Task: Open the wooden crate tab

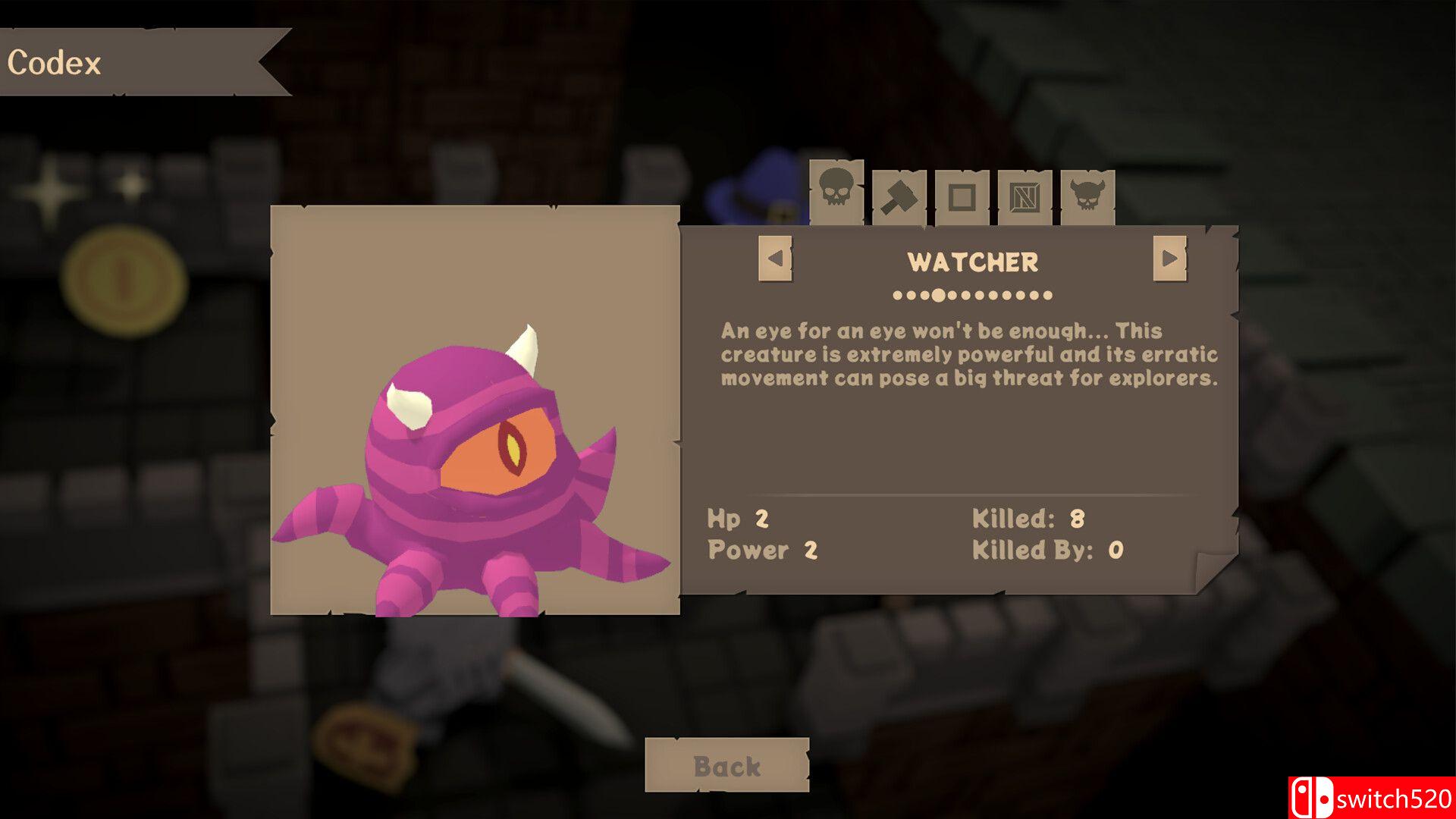Action: [1025, 198]
